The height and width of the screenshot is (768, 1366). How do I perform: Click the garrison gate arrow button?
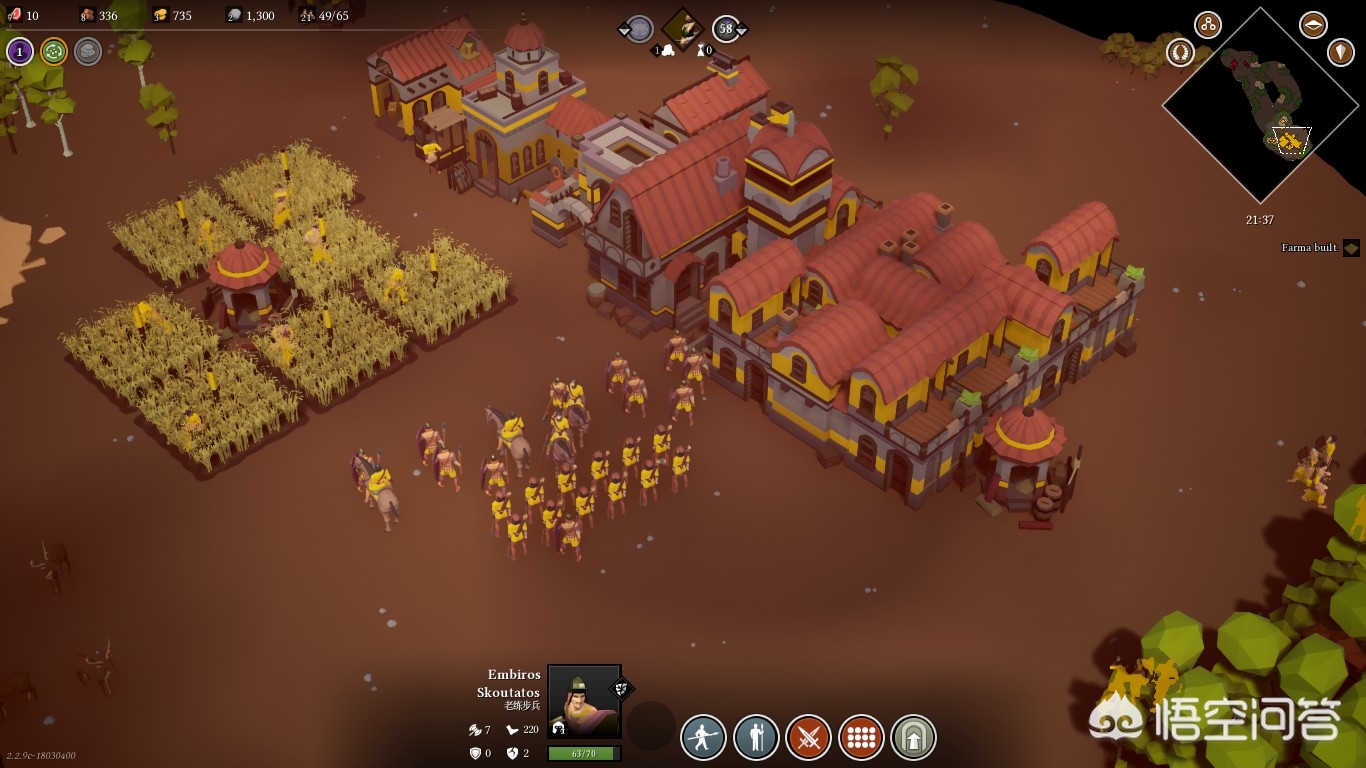[913, 738]
